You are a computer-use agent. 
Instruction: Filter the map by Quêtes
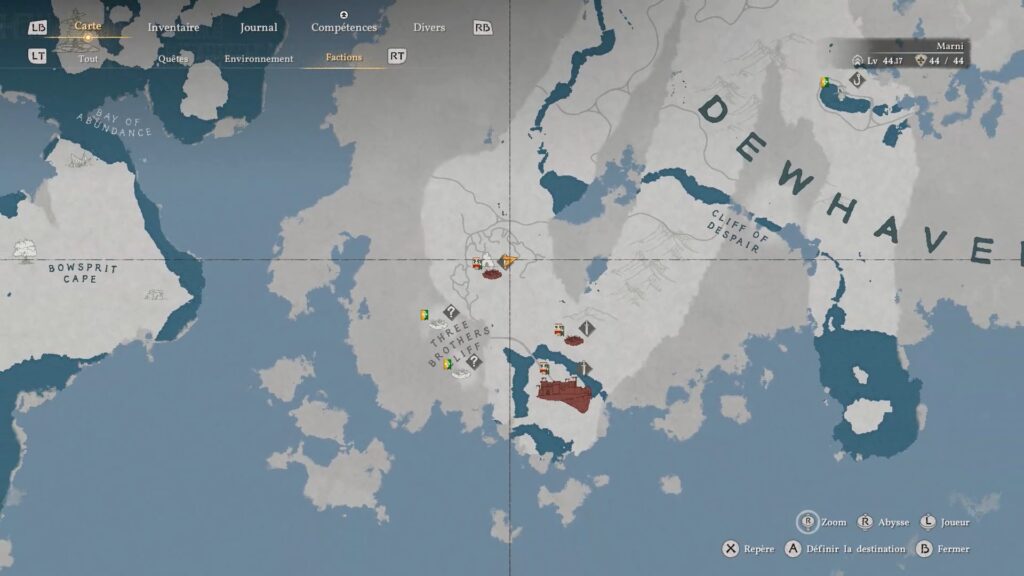point(173,58)
